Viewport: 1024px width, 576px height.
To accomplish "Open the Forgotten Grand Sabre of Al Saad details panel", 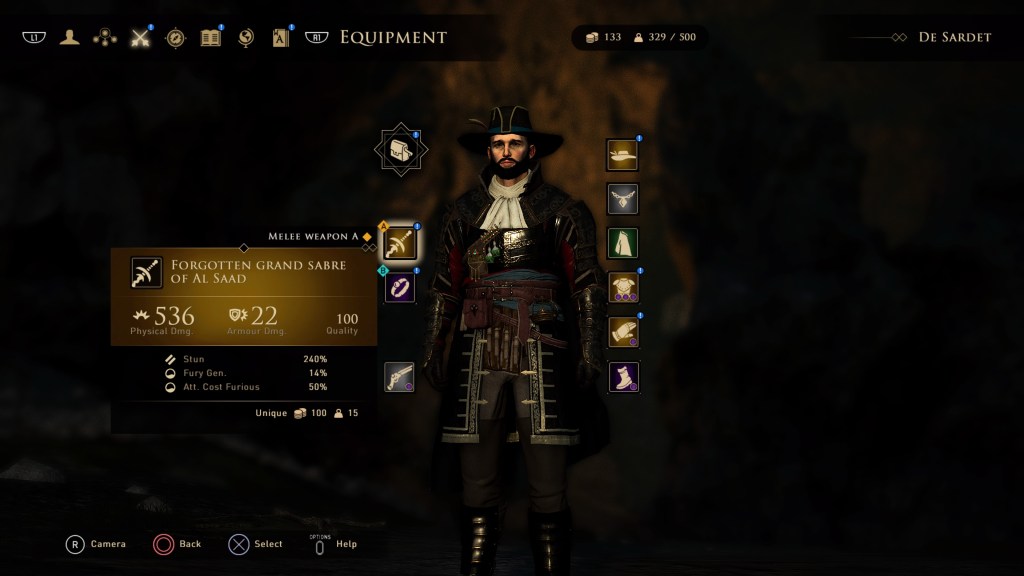I will point(243,296).
